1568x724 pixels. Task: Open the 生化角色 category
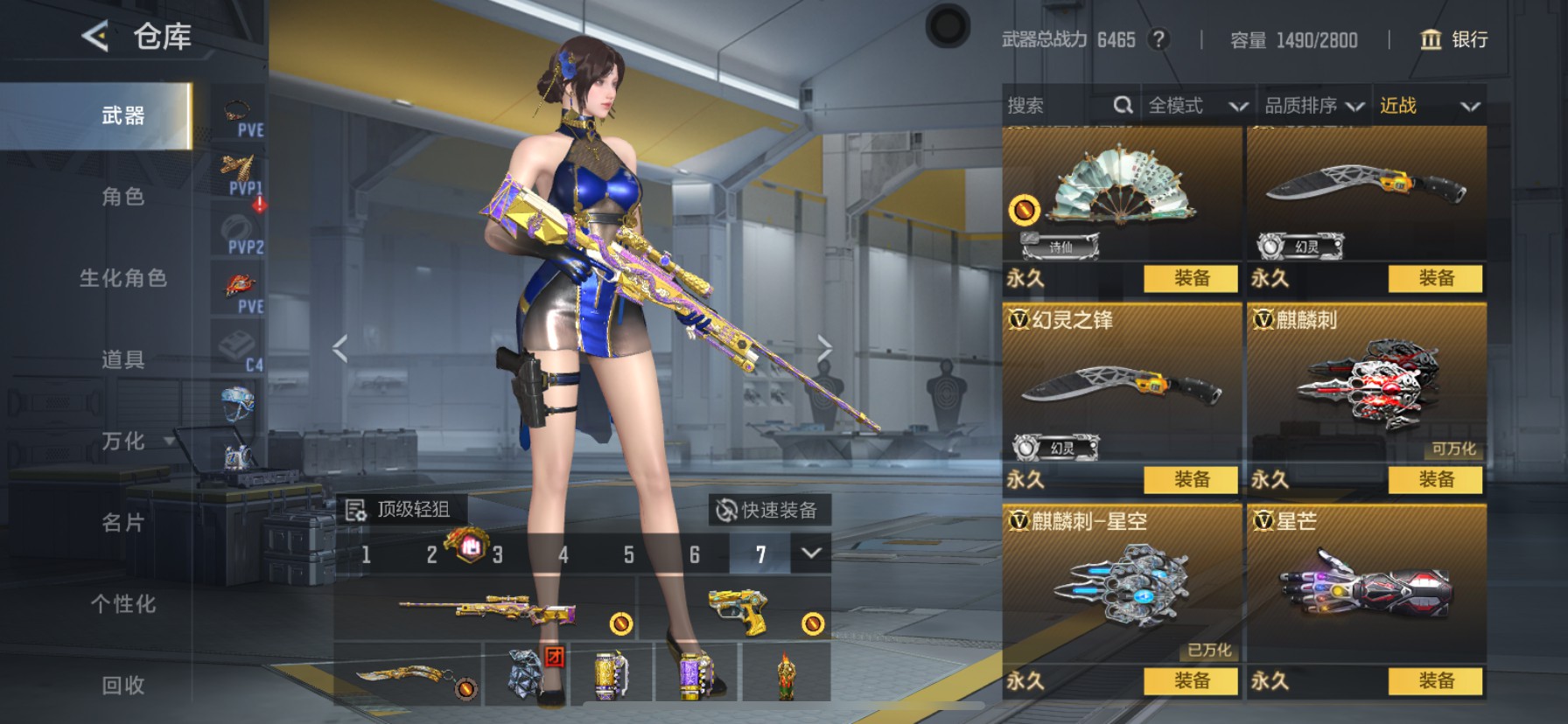point(122,278)
